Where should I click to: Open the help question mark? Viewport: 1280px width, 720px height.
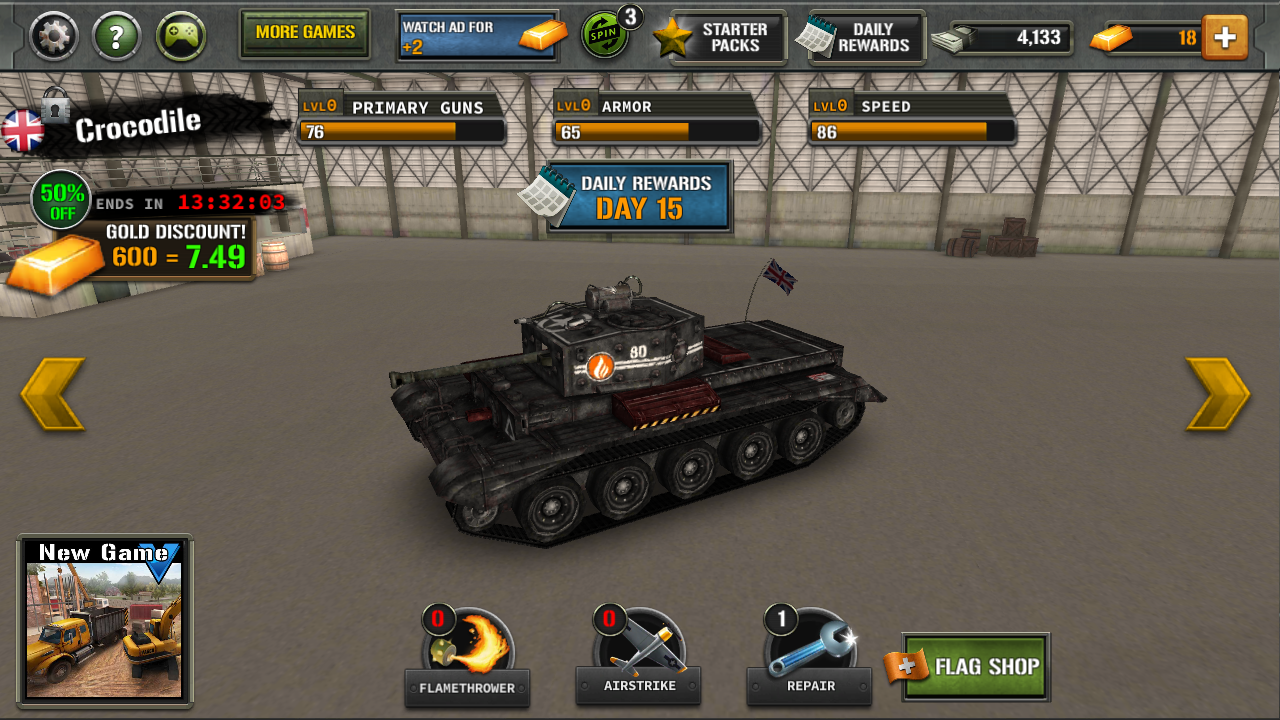point(116,35)
